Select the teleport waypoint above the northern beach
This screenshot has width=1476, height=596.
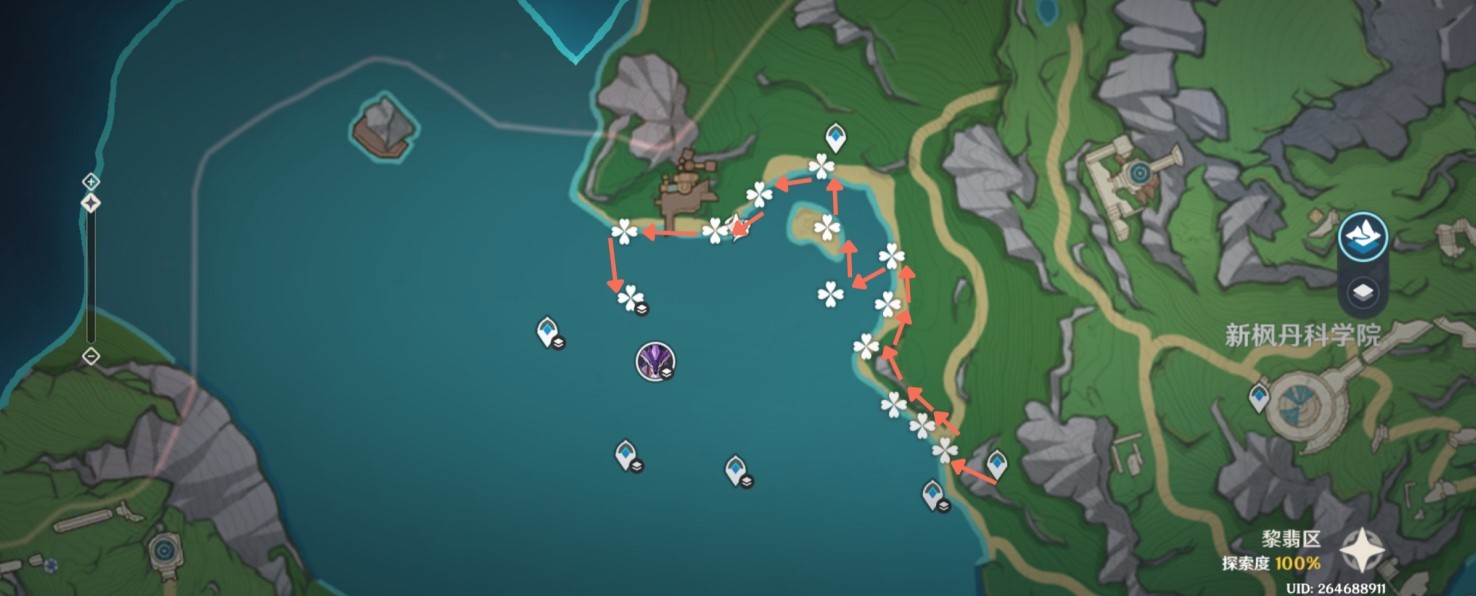click(x=835, y=137)
